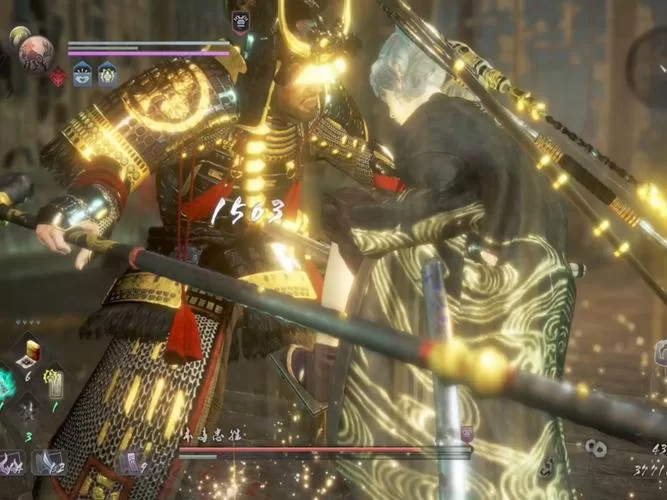Inspect the red diamond status icon
Viewport: 667px width, 500px height.
coord(58,76)
